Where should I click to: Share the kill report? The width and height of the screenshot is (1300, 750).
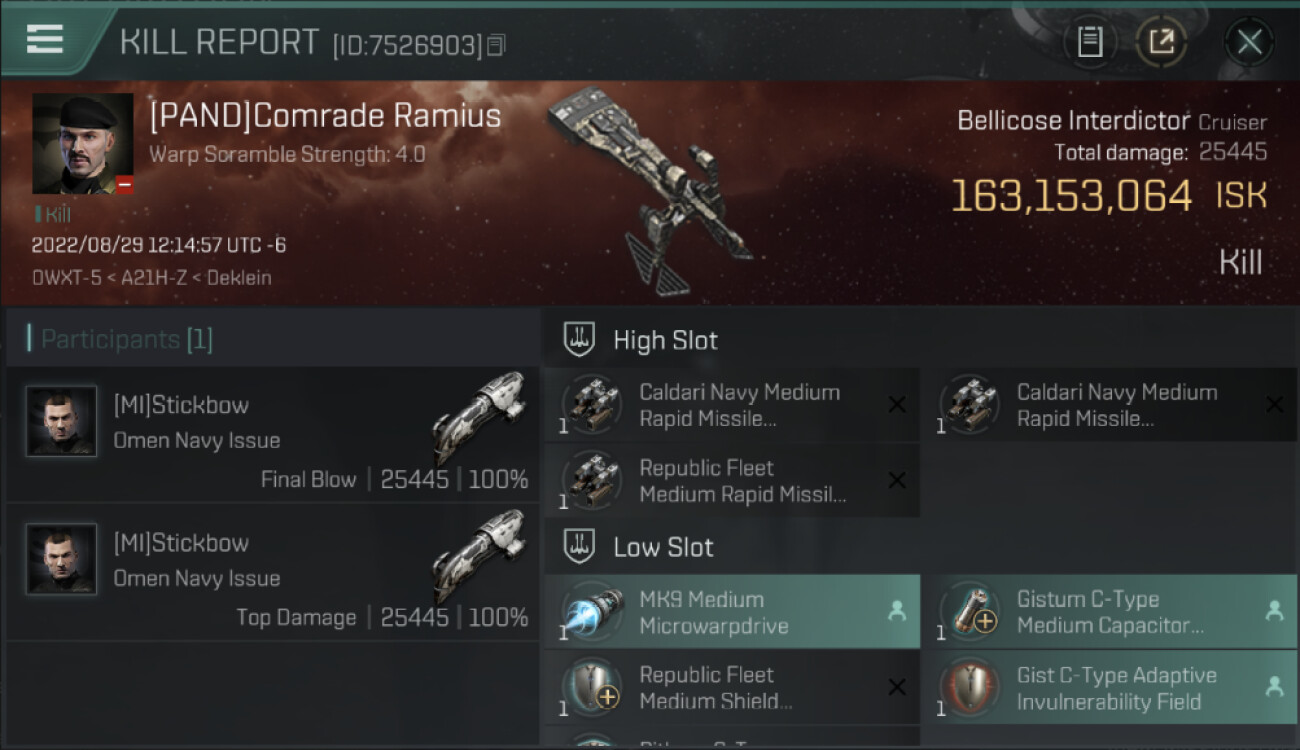(x=1161, y=42)
